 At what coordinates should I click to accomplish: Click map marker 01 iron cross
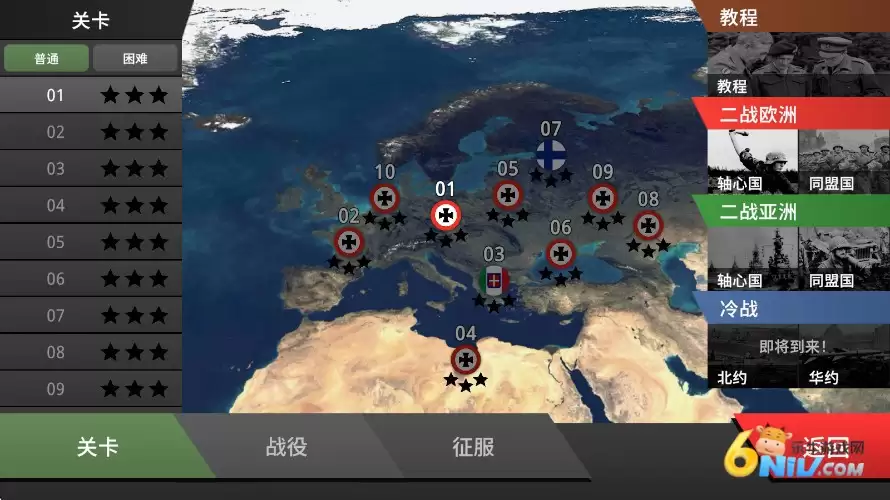click(x=446, y=214)
